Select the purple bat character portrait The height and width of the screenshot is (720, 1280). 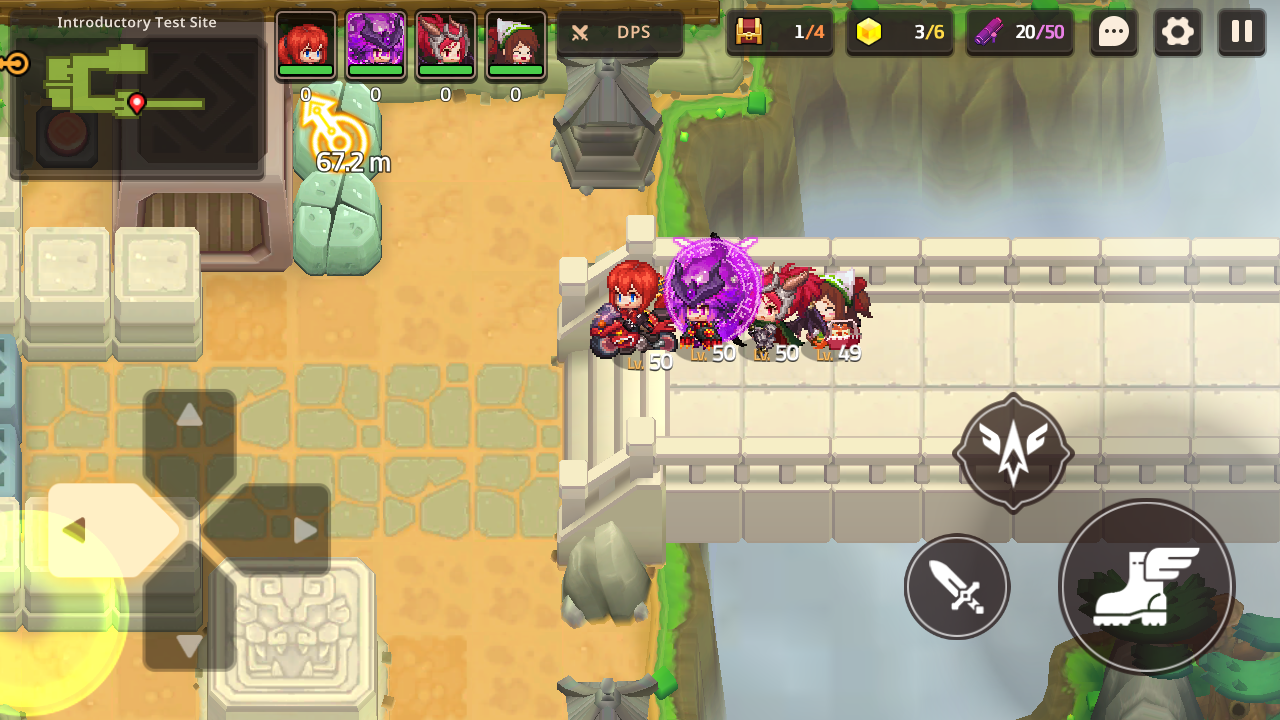[376, 45]
